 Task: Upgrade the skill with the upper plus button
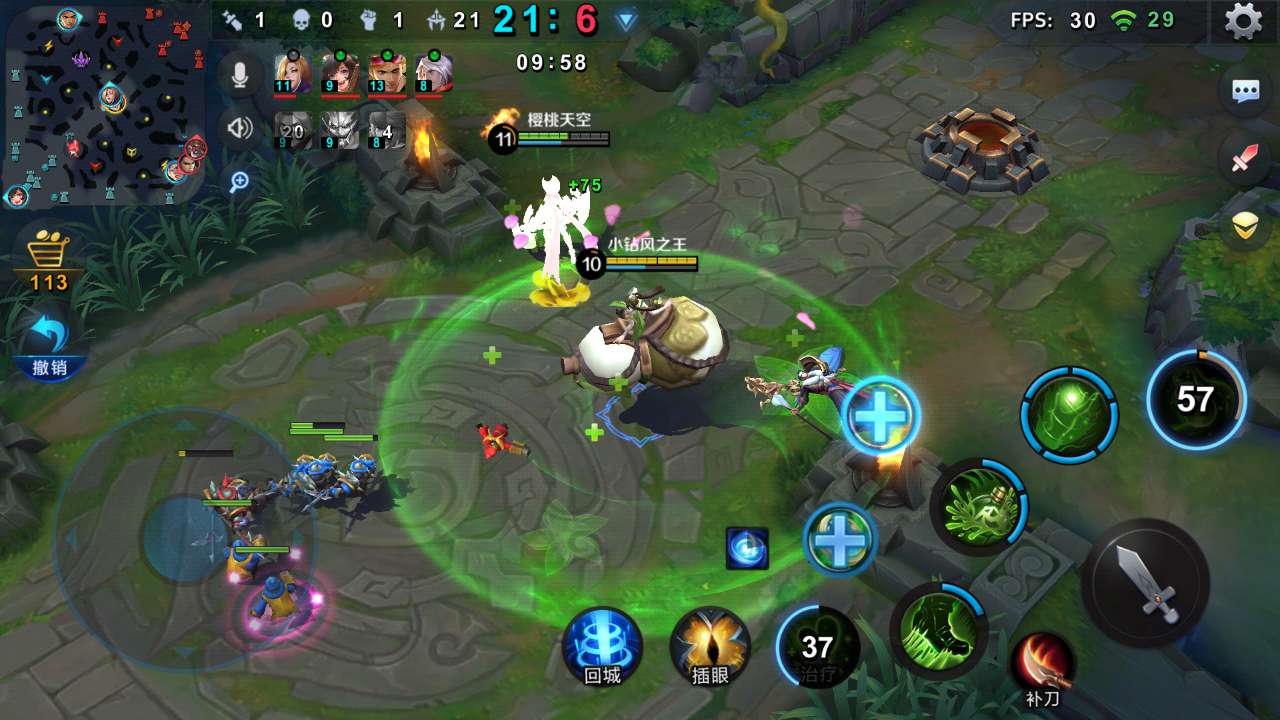(x=881, y=415)
